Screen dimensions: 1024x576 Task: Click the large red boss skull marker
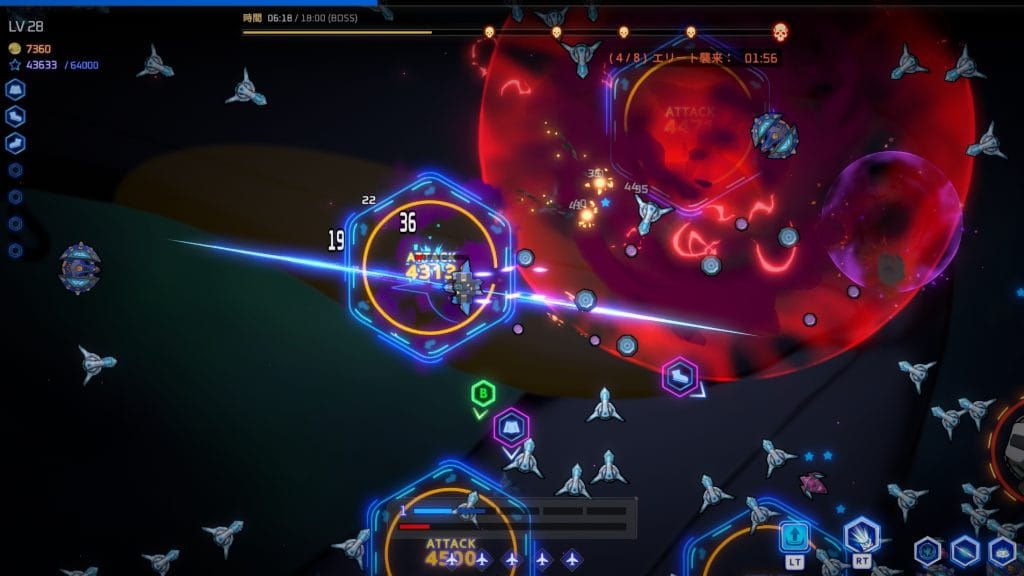pyautogui.click(x=780, y=32)
